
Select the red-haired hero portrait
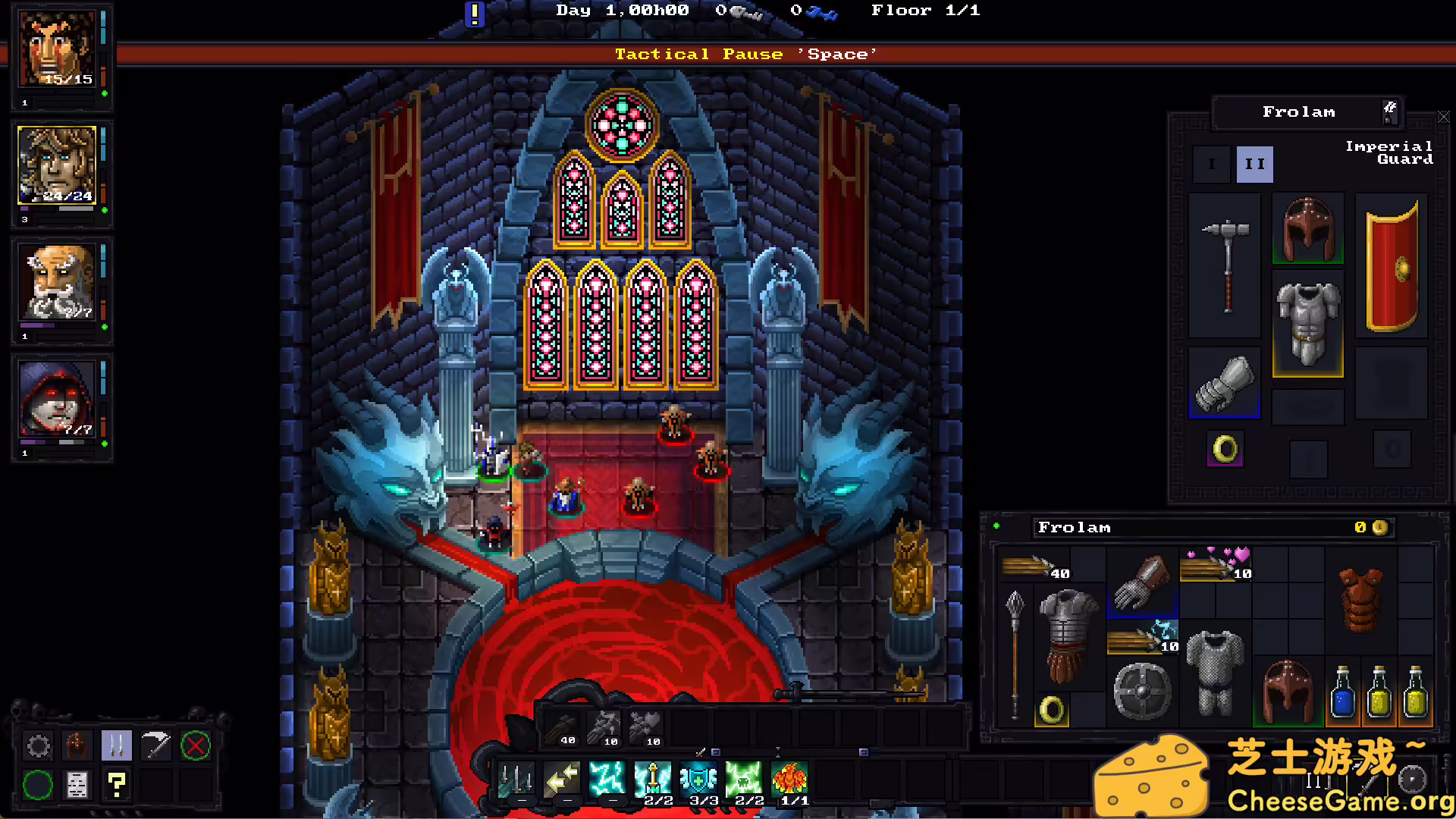pyautogui.click(x=58, y=49)
